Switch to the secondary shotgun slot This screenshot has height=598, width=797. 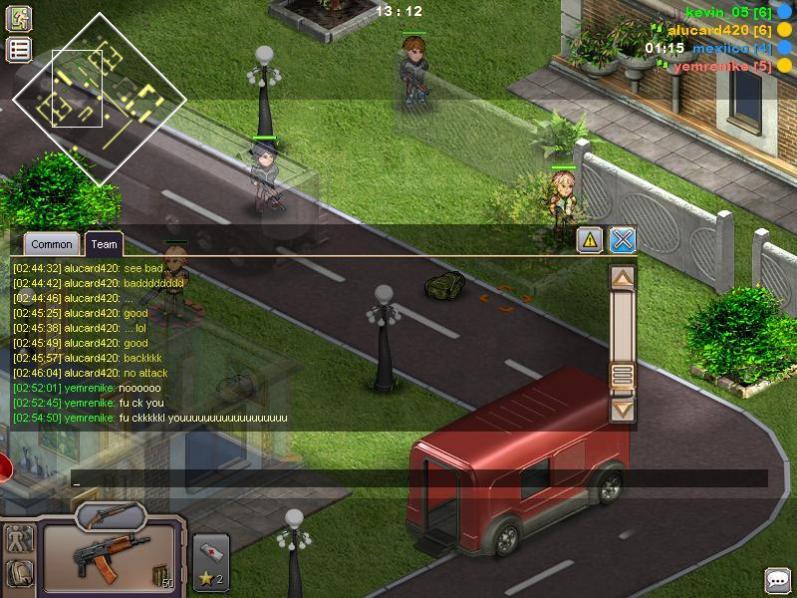click(110, 516)
